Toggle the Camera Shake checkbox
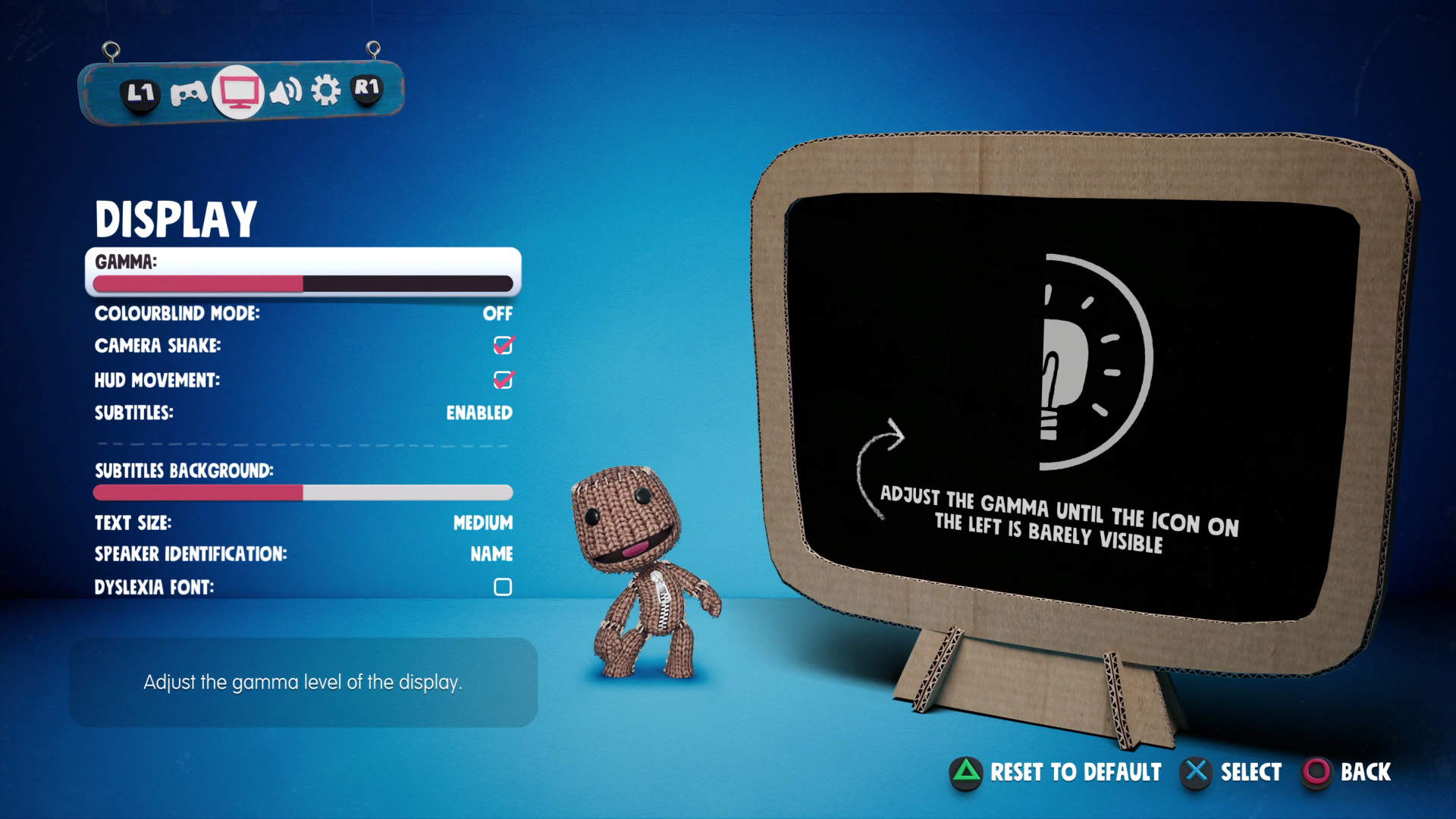This screenshot has width=1456, height=819. coord(503,346)
